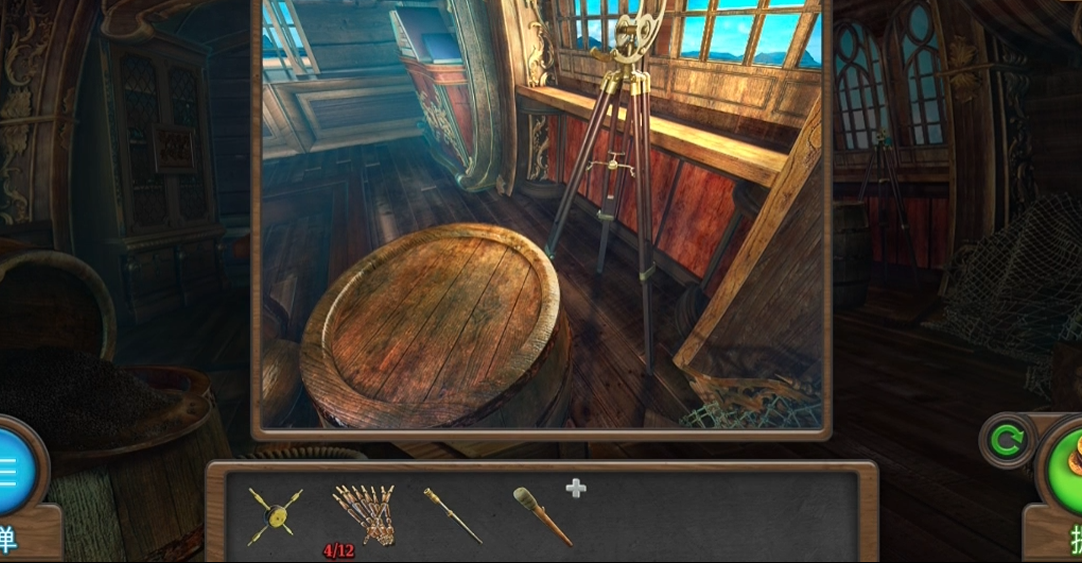1082x563 pixels.
Task: Select the wooden brush inventory item
Action: tap(543, 515)
